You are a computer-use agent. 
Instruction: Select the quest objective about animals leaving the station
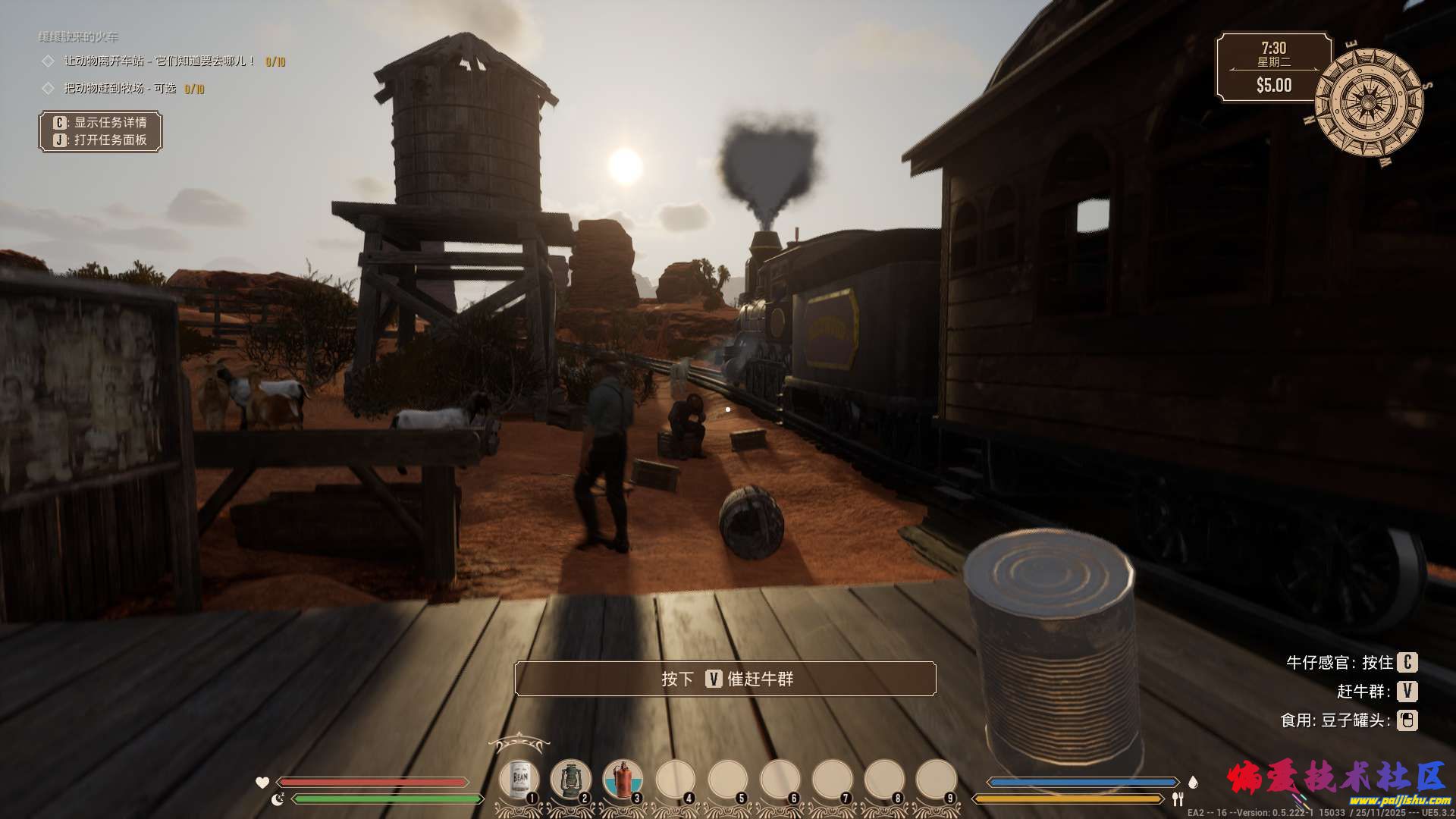click(159, 61)
